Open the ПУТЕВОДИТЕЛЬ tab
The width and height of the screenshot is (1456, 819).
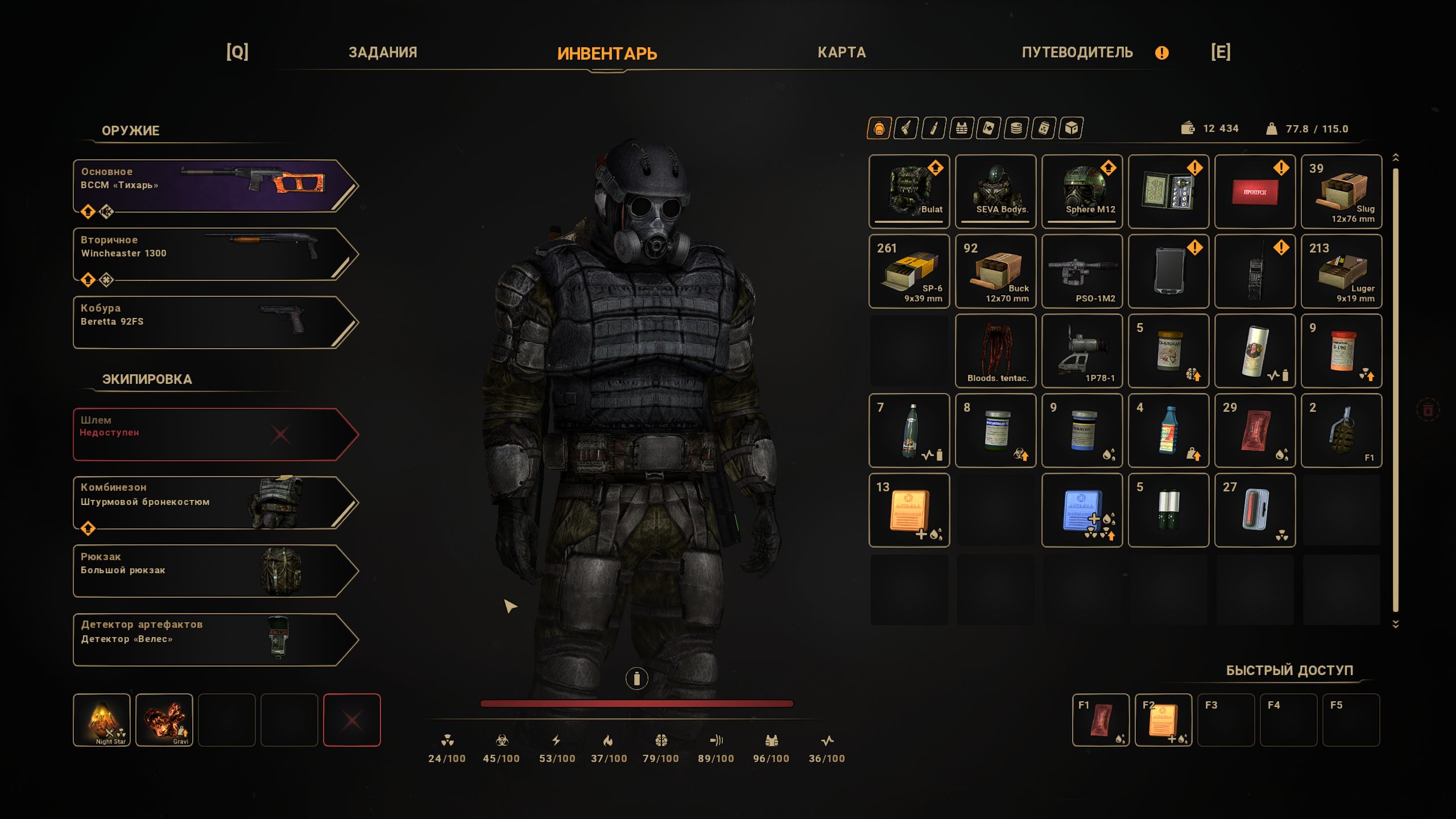(x=1077, y=52)
